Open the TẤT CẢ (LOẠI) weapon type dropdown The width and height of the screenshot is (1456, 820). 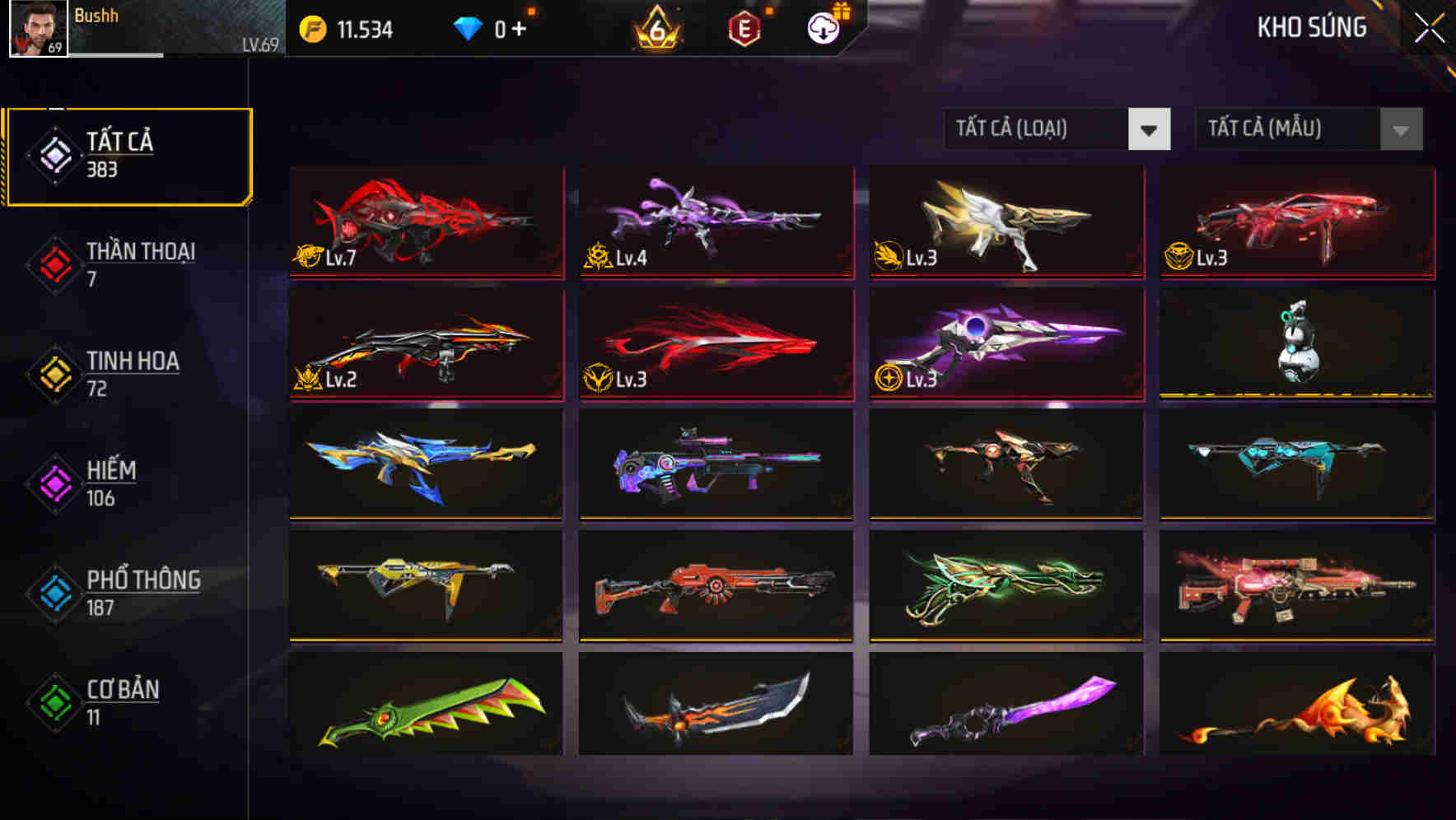[x=1057, y=129]
